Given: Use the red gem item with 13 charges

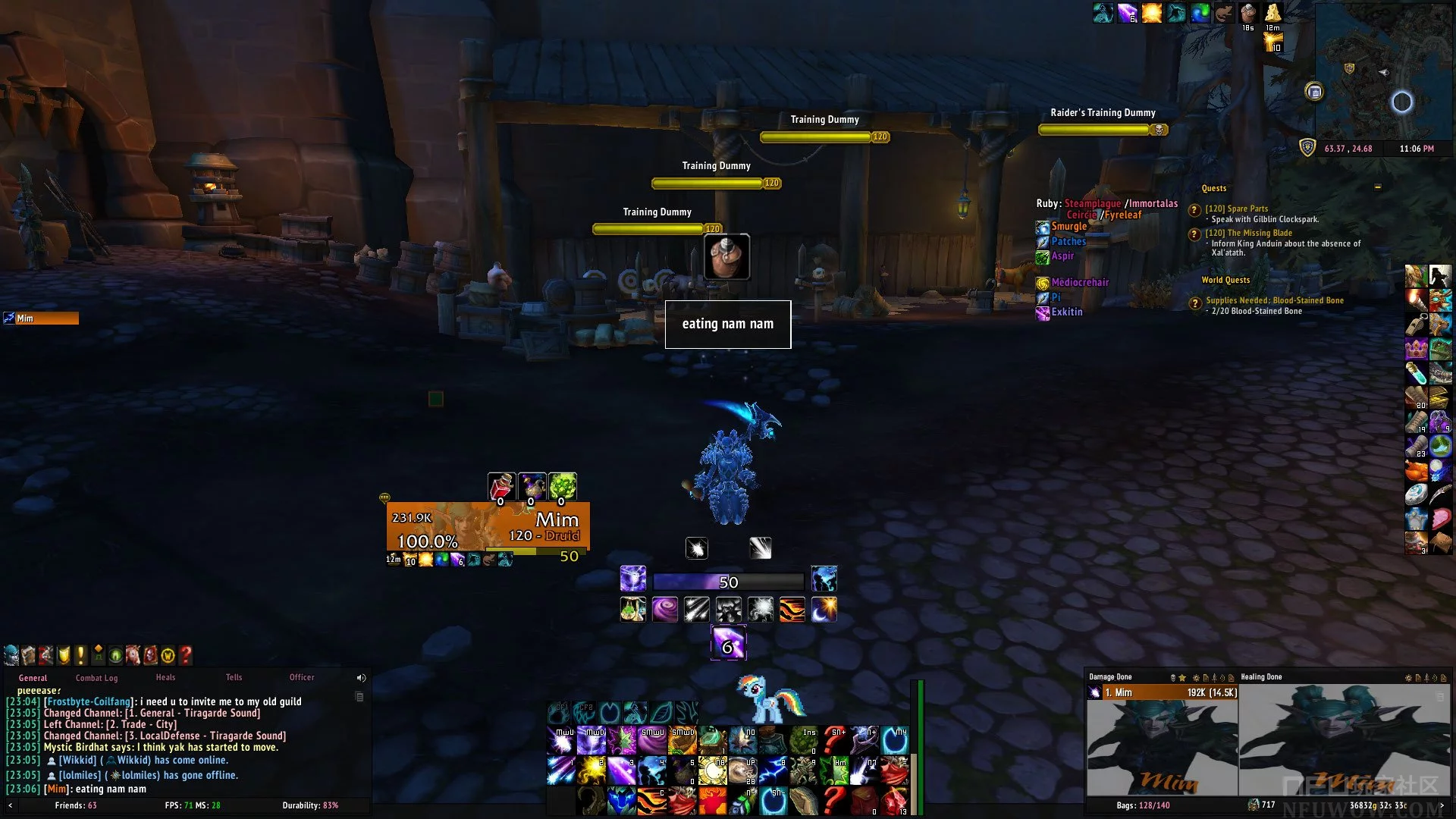Looking at the screenshot, I should [895, 801].
